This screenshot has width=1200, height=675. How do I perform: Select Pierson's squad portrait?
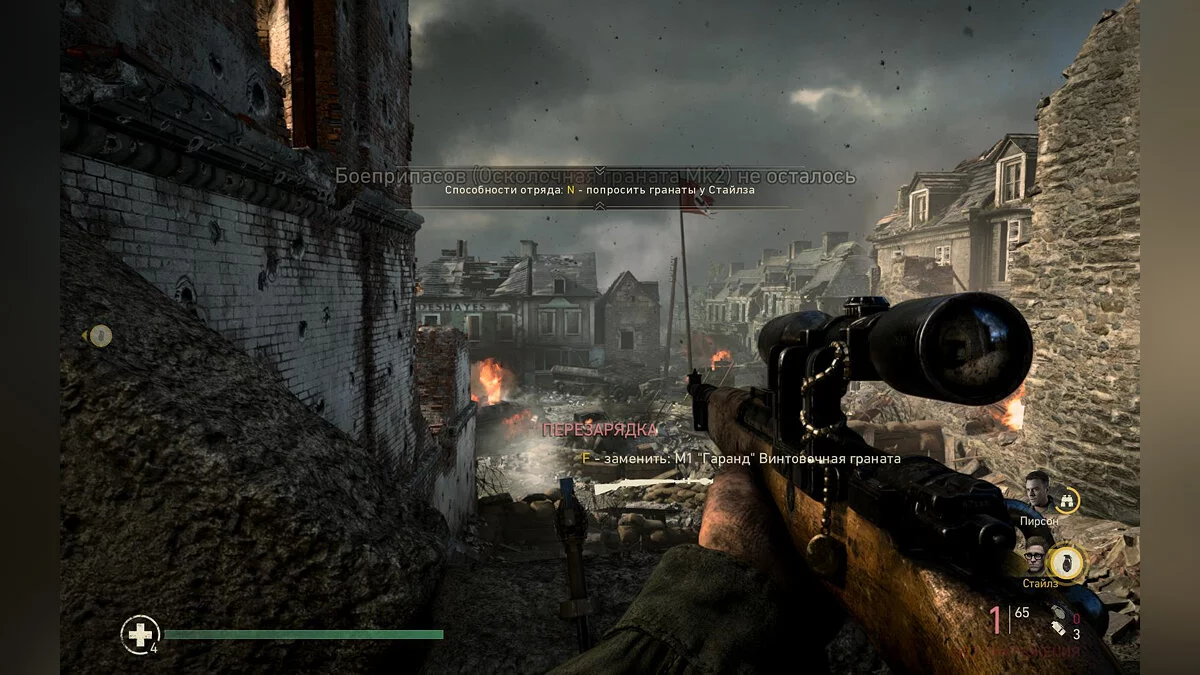1037,492
